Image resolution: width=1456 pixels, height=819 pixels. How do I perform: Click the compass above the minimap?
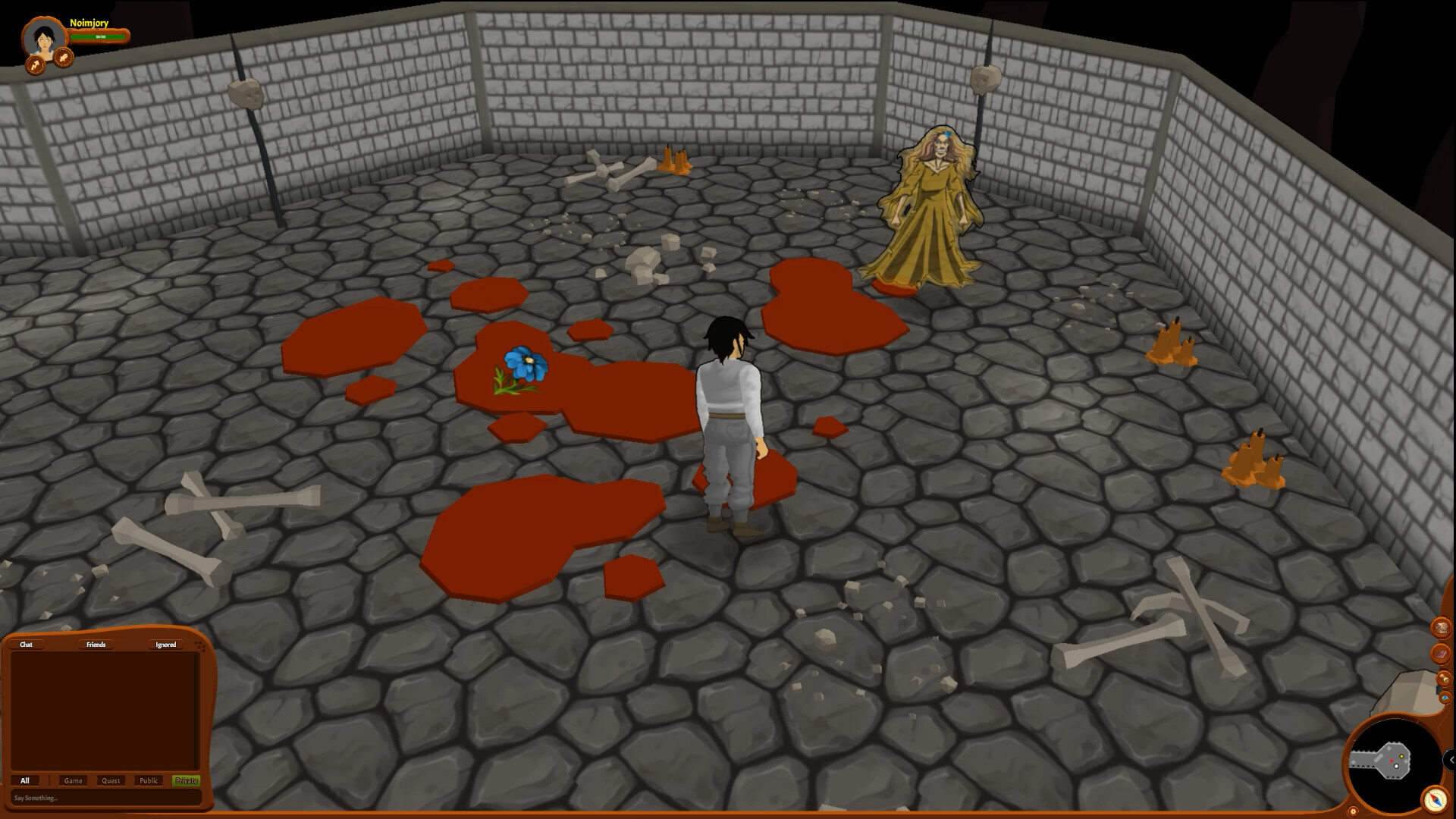(x=1434, y=798)
